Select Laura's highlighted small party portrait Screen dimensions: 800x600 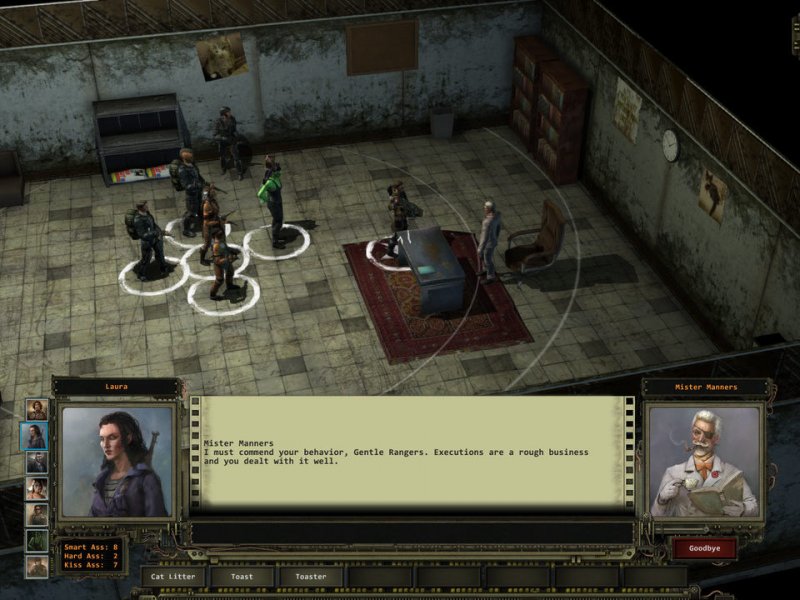pyautogui.click(x=36, y=436)
